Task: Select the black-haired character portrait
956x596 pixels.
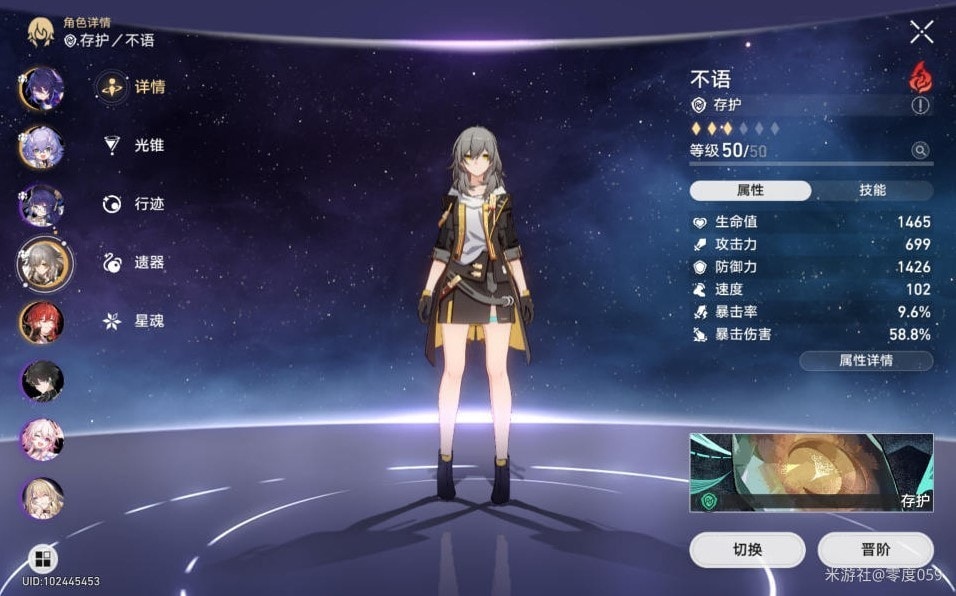Action: point(42,380)
